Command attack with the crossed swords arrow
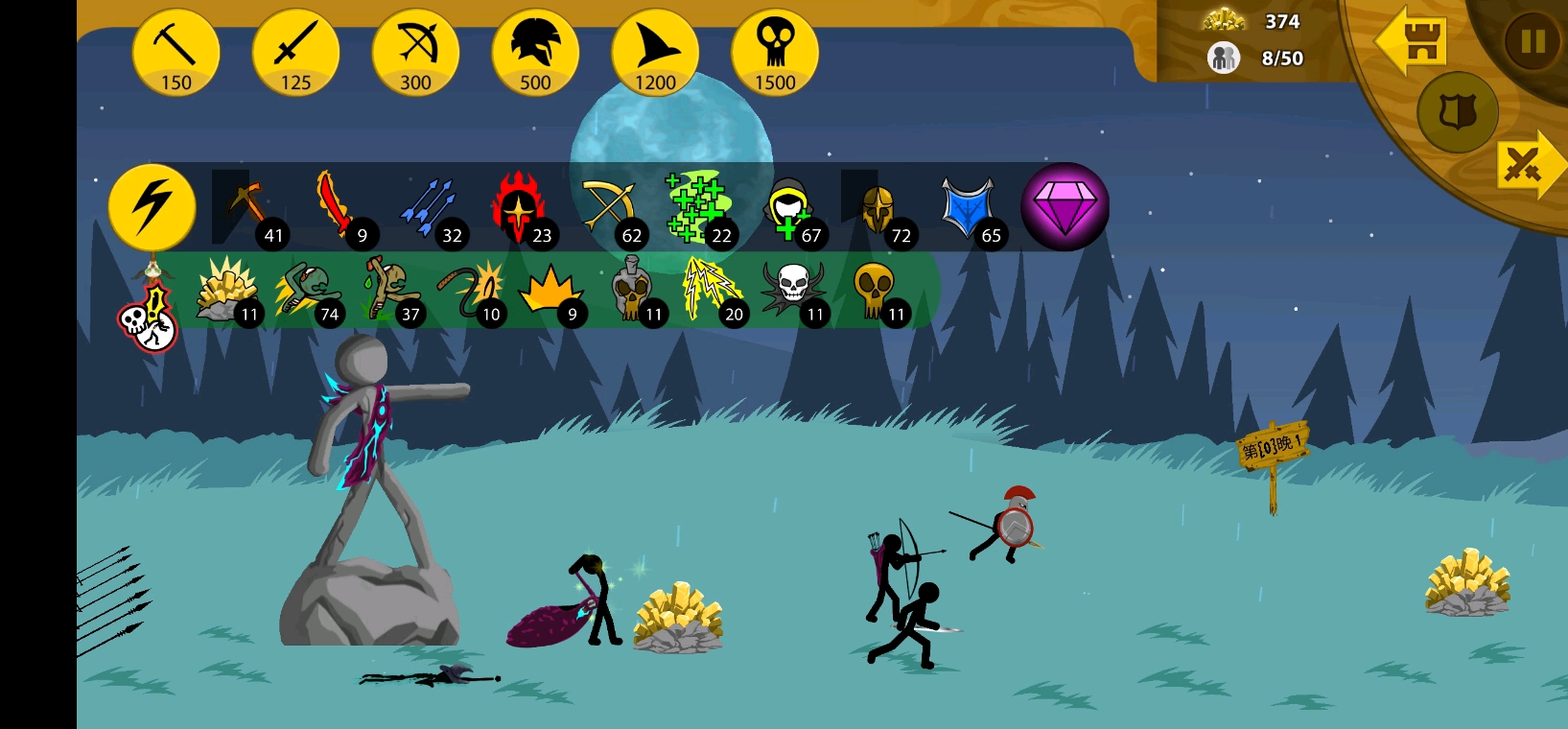This screenshot has width=1568, height=729. pos(1528,165)
